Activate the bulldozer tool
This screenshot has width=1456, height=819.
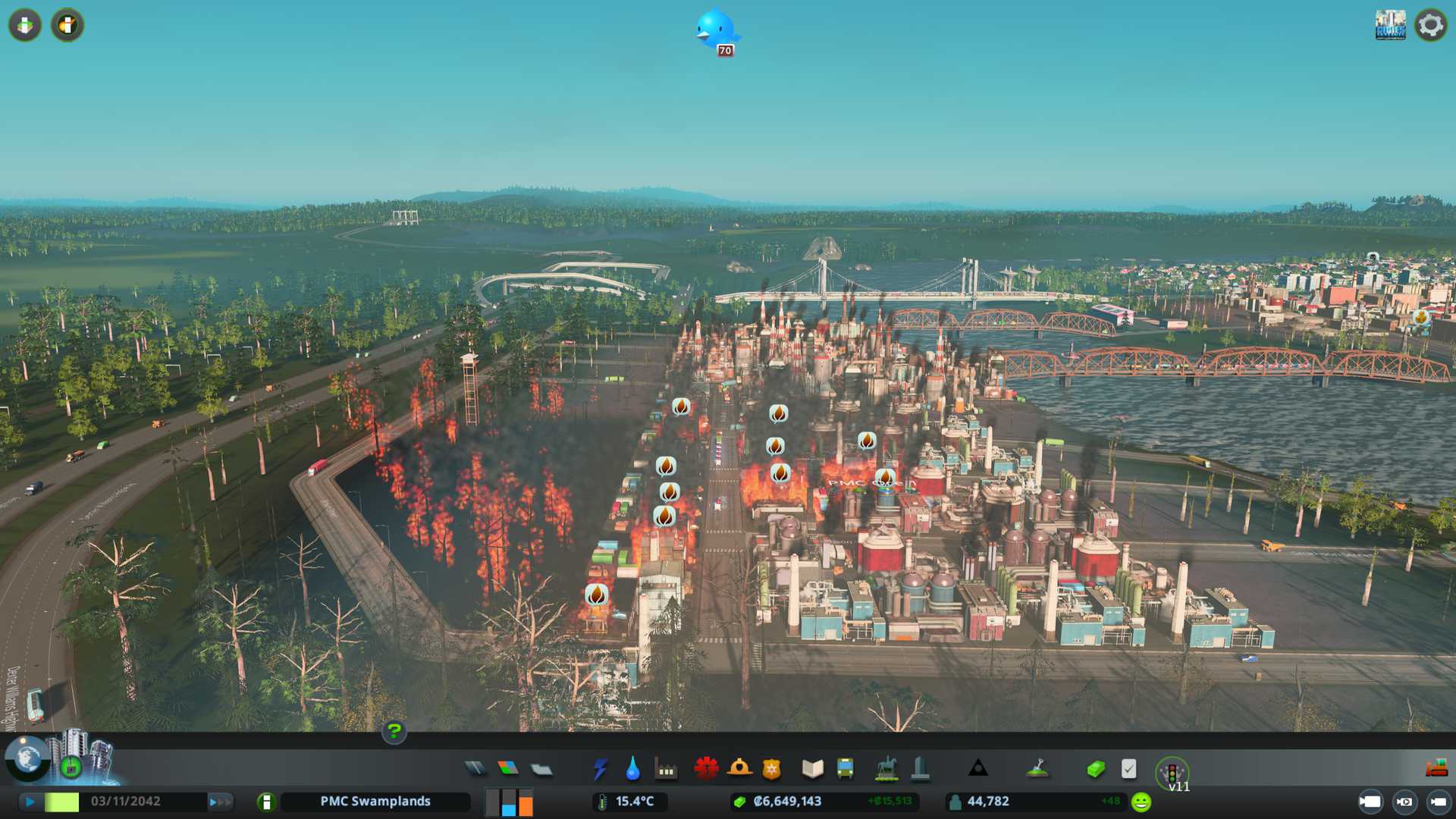[x=1436, y=769]
